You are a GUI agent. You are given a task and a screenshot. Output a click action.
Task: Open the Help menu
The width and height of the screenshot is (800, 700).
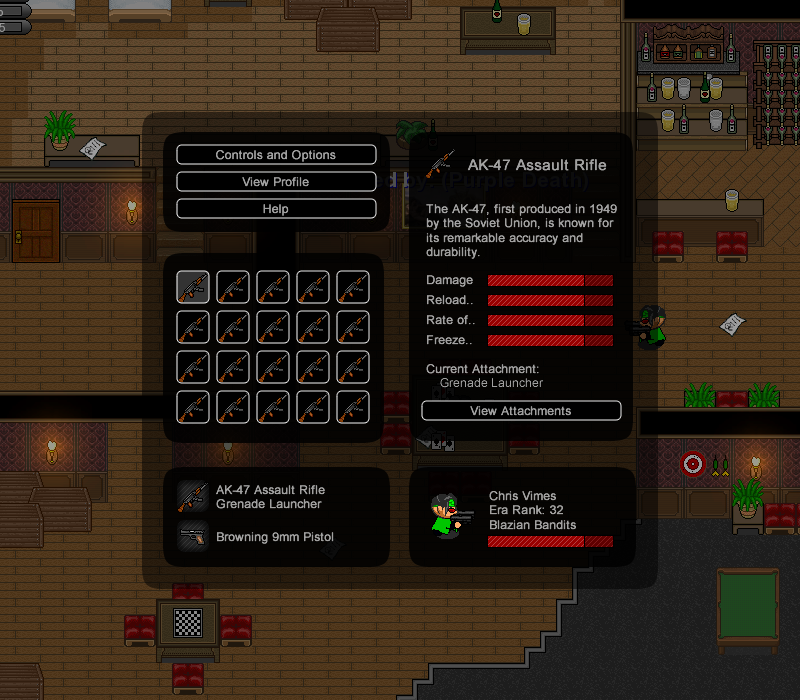pos(276,209)
